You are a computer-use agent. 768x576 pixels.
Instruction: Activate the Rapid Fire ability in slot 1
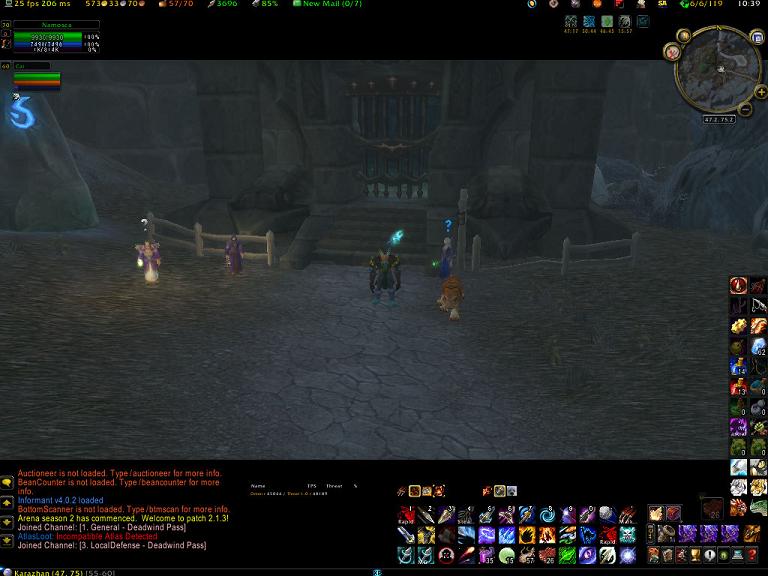click(x=406, y=516)
